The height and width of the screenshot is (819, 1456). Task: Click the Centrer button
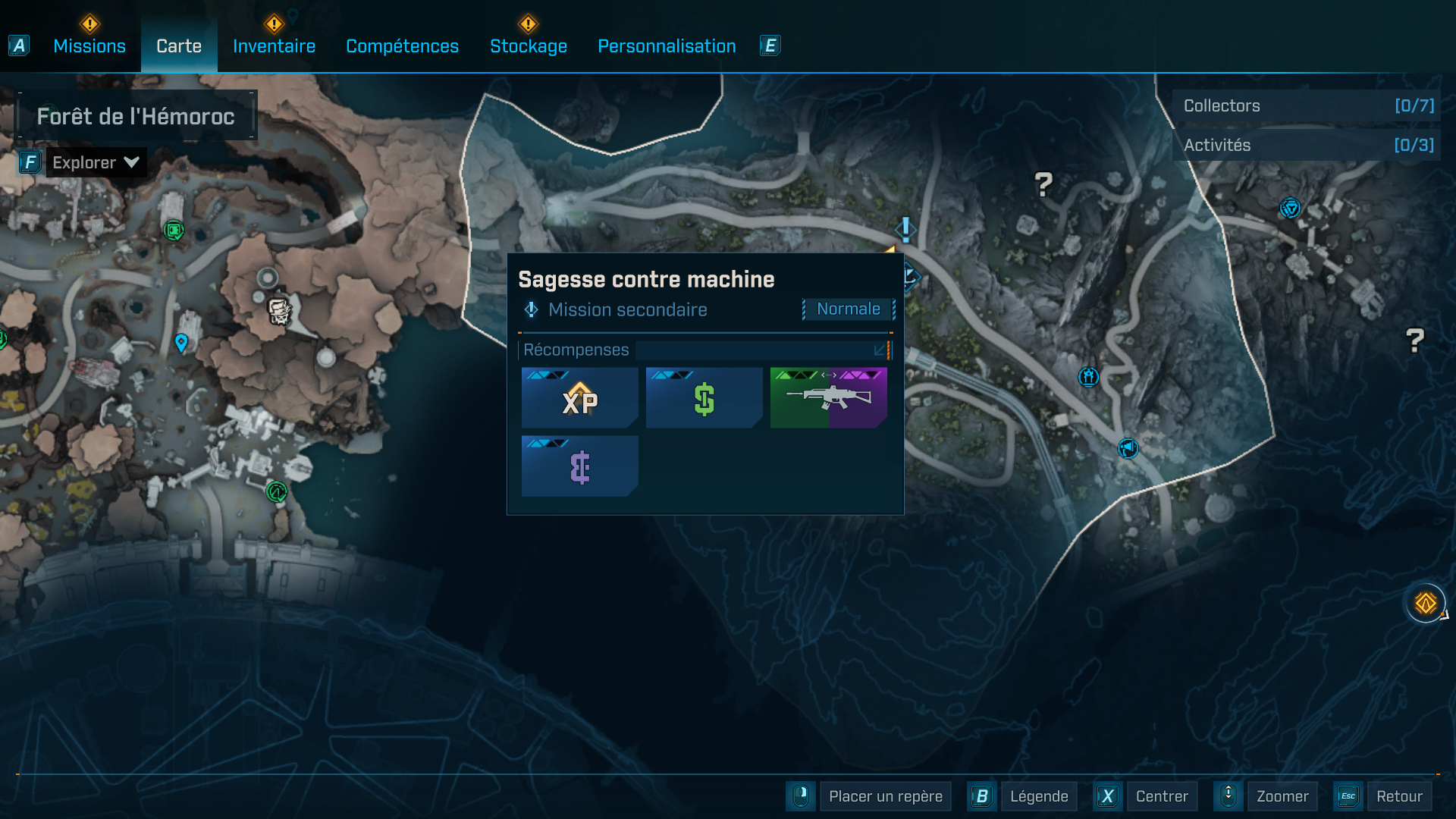(x=1161, y=796)
